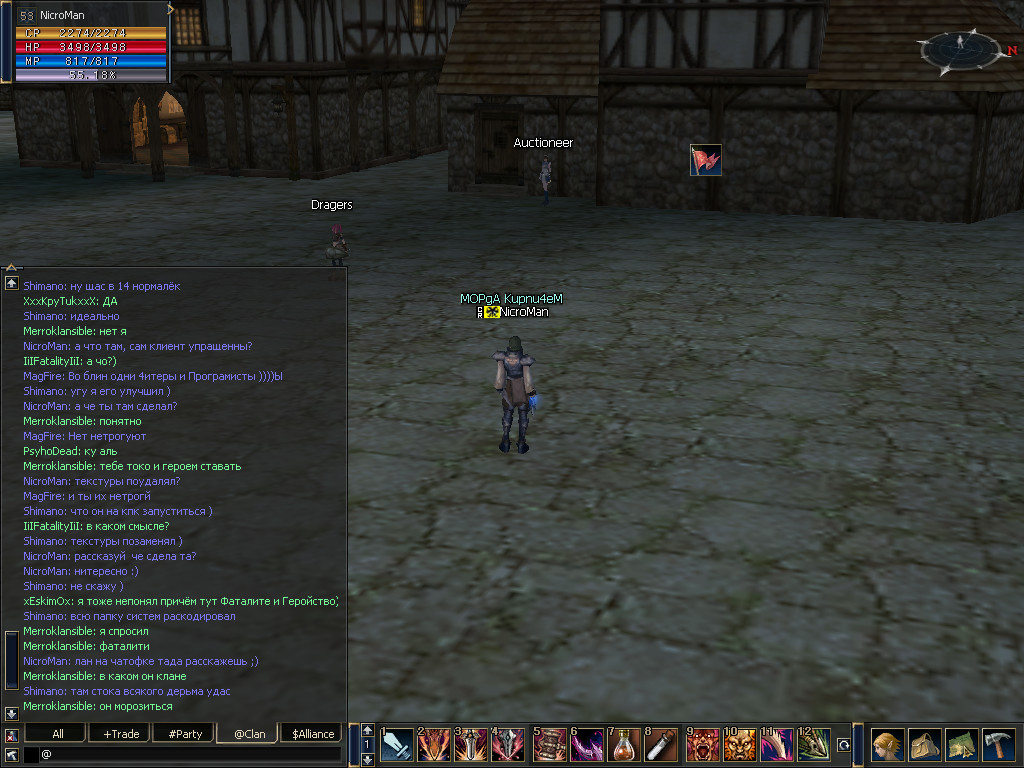This screenshot has width=1024, height=768.
Task: Click the red flag clan notice icon
Action: pos(705,160)
